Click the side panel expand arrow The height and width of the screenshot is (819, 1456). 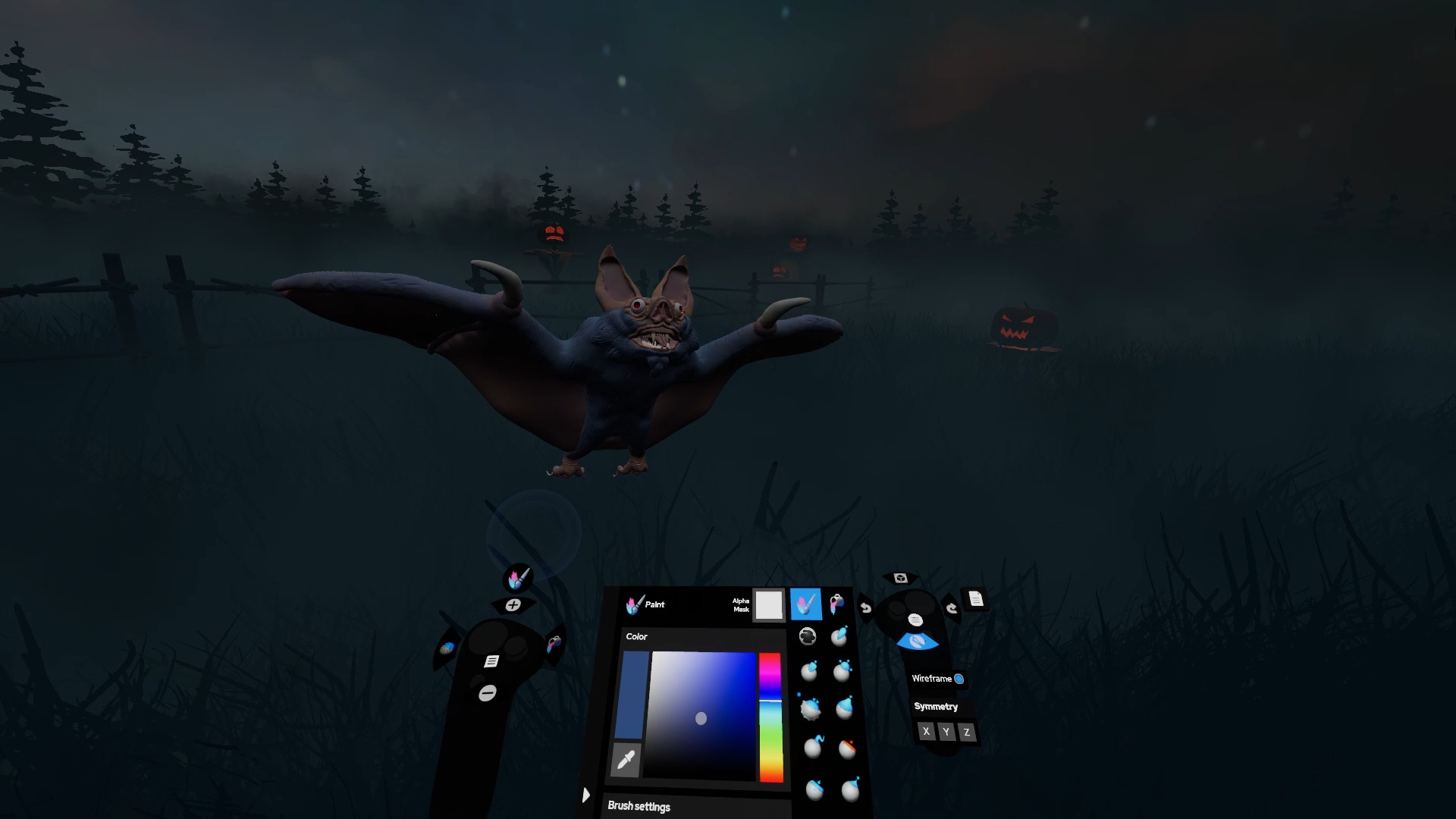click(586, 795)
